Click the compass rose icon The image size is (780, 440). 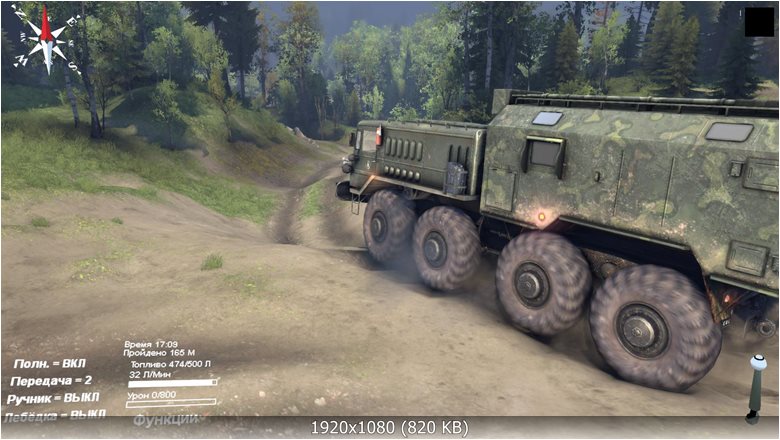[46, 38]
